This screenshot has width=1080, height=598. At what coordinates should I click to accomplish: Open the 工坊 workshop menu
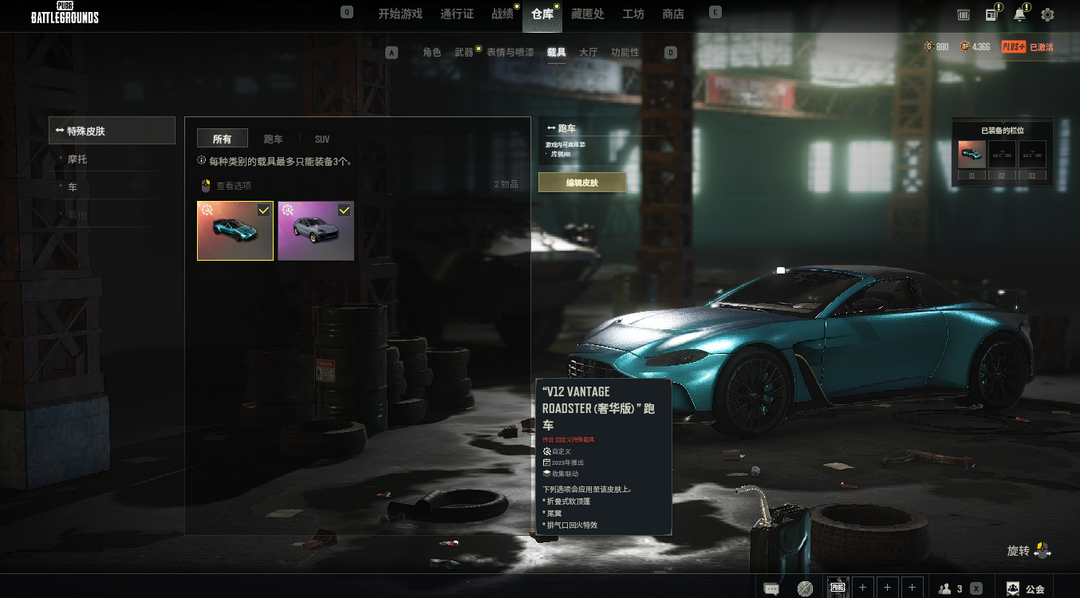pyautogui.click(x=633, y=14)
